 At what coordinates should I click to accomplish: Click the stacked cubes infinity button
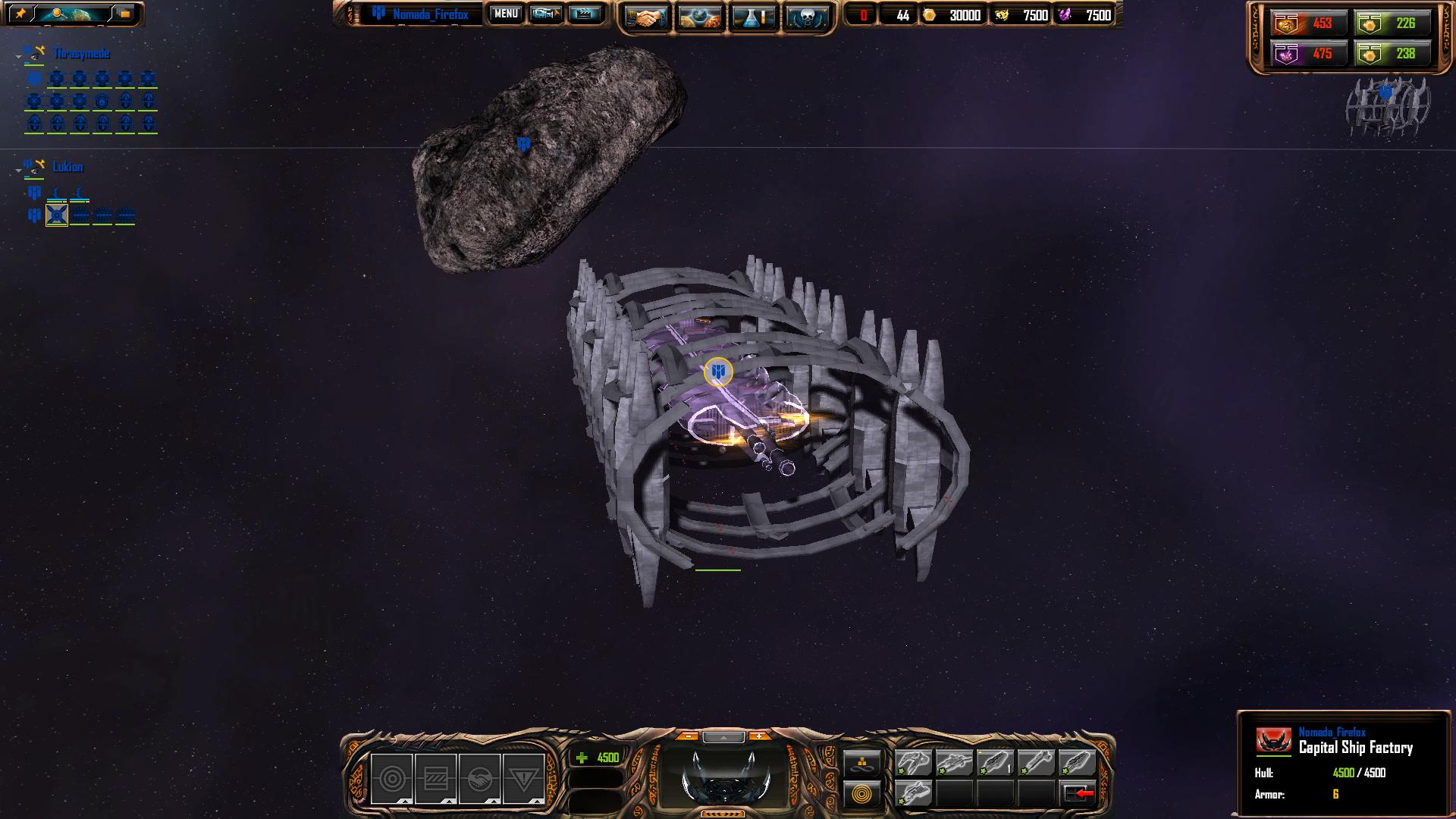pos(862,763)
